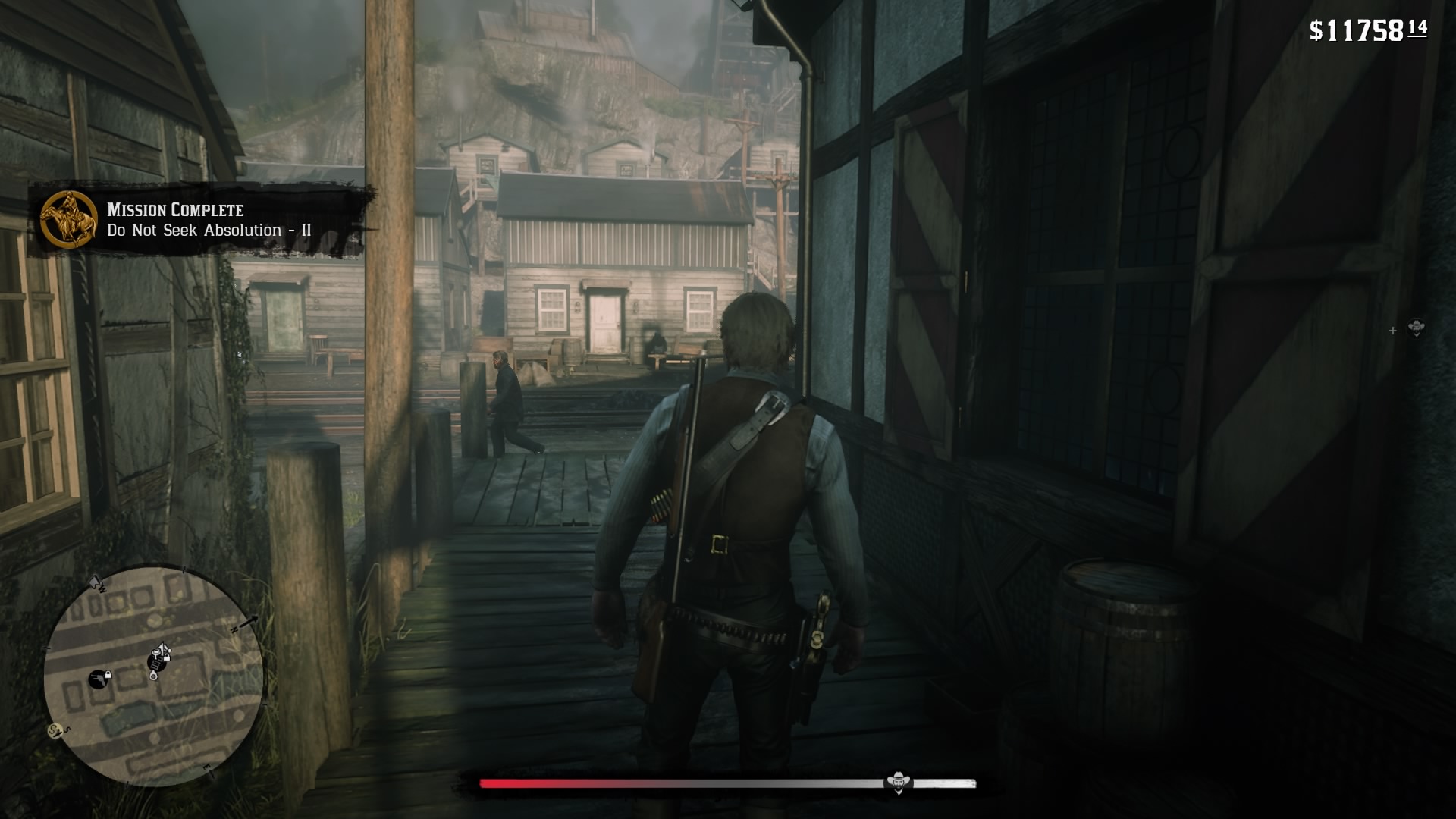Click the Mission Complete header text
Viewport: 1456px width, 819px height.
tap(176, 211)
